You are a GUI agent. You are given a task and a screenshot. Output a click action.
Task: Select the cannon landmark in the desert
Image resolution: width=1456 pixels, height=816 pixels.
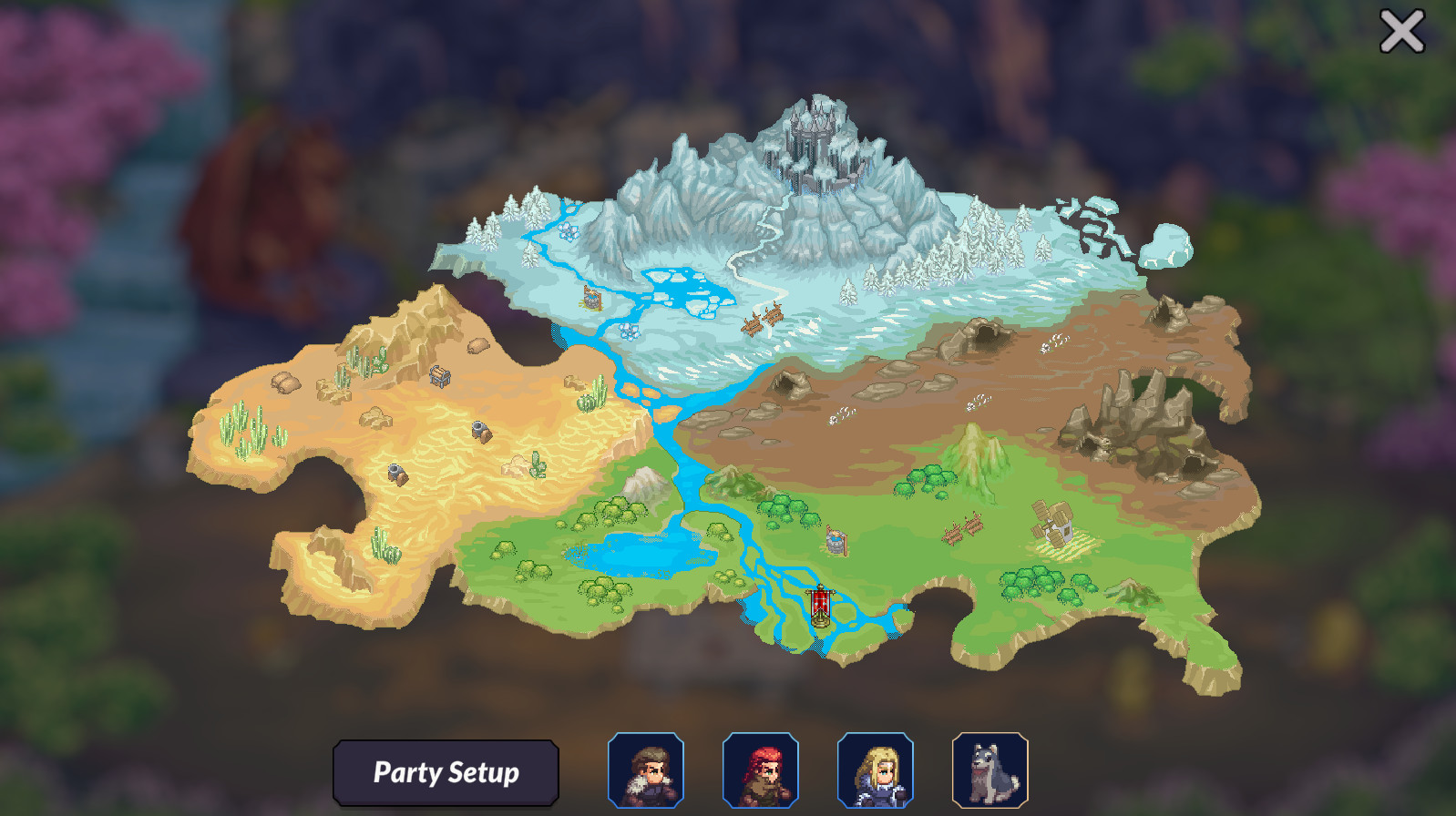480,430
